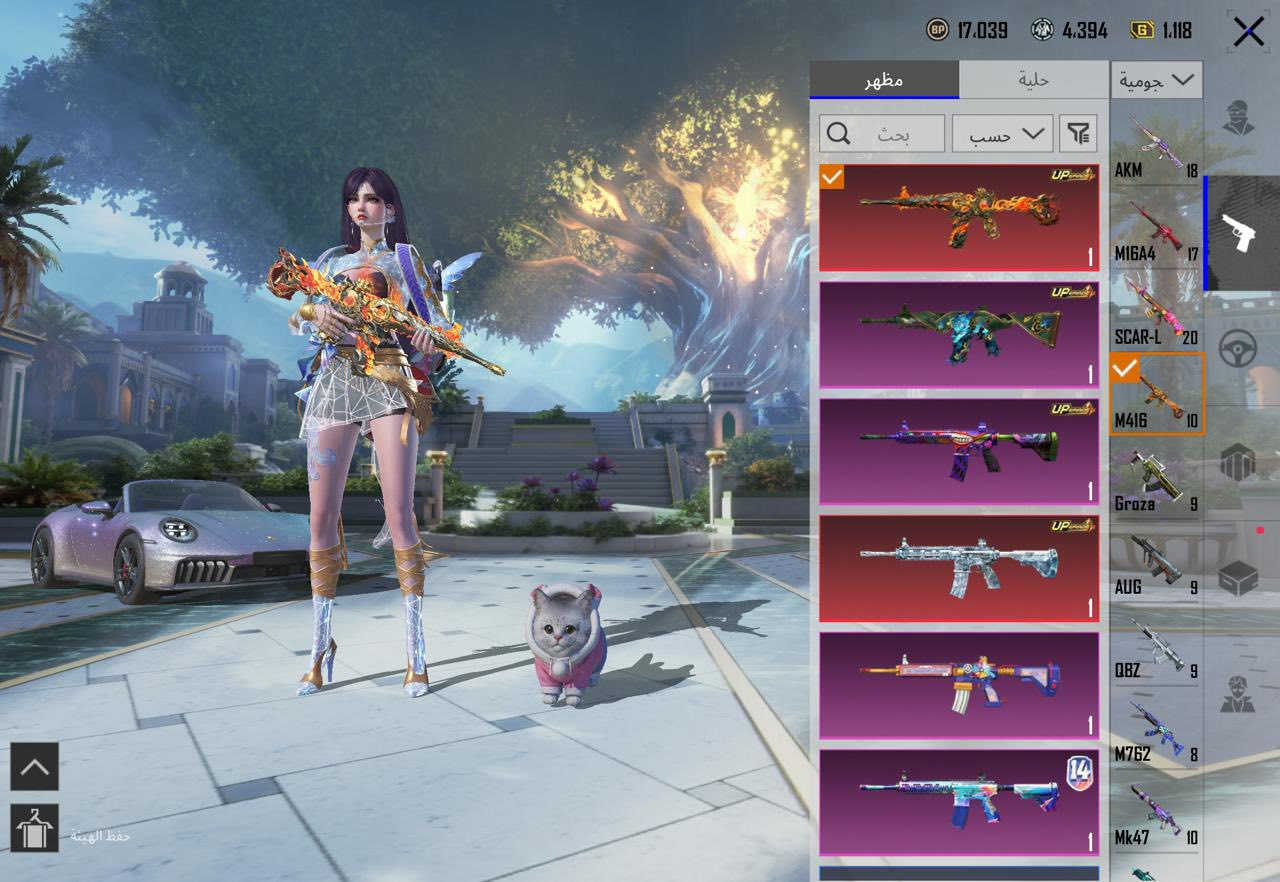Open the حسب sort dropdown
The width and height of the screenshot is (1280, 882).
coord(1002,133)
